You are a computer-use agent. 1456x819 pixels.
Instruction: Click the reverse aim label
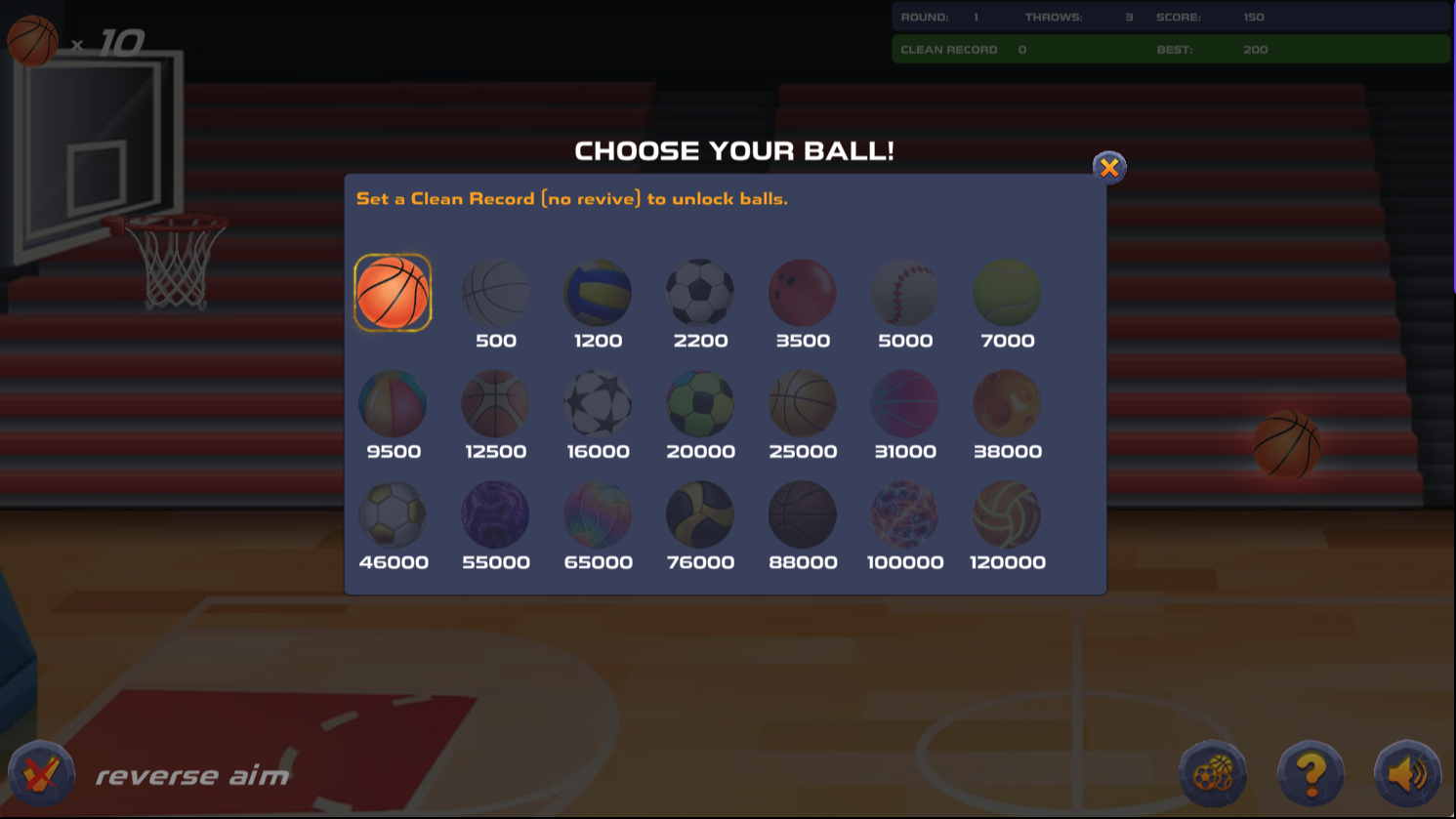point(191,775)
